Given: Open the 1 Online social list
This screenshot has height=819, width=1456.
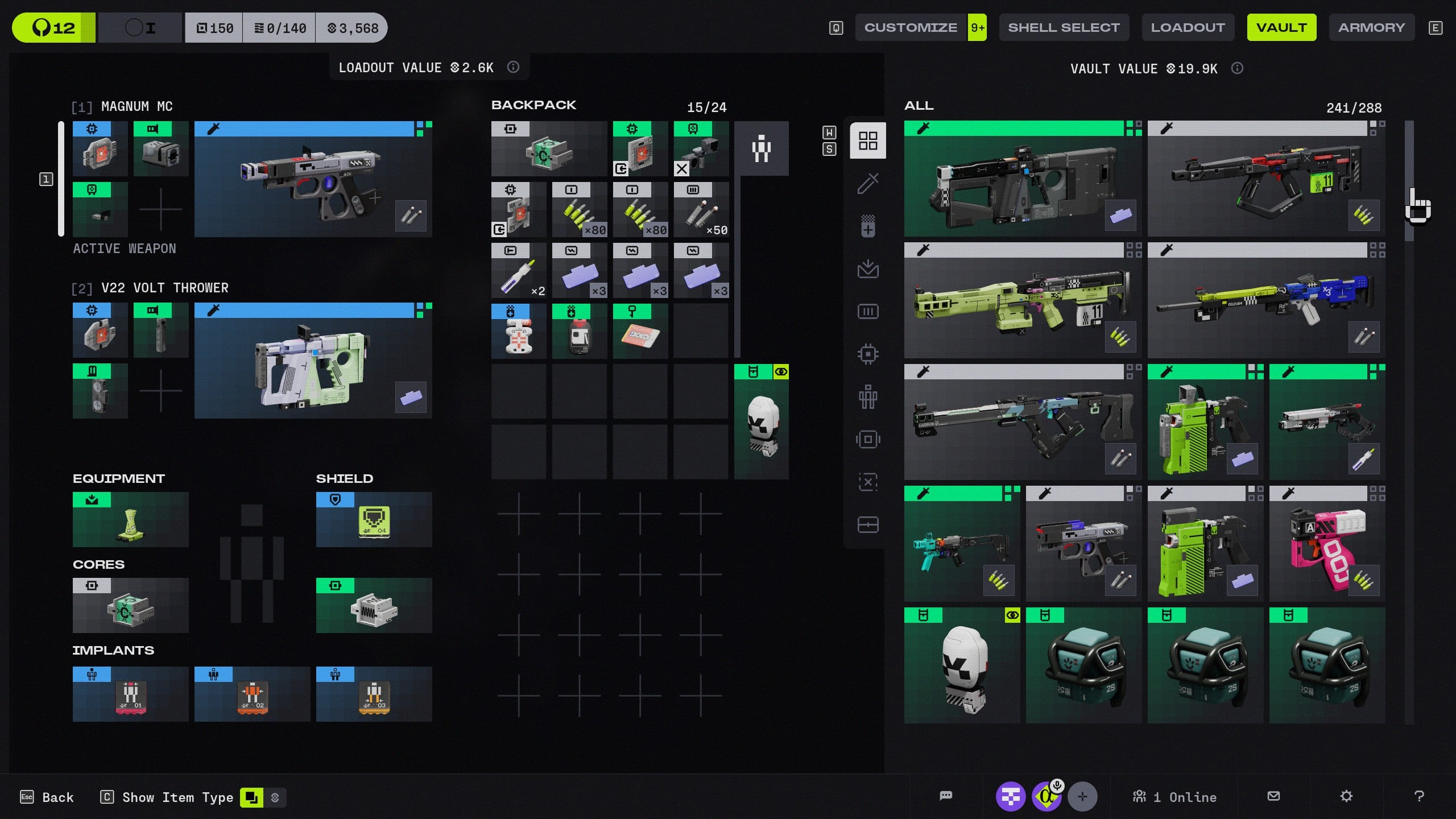Looking at the screenshot, I should pos(1175,797).
